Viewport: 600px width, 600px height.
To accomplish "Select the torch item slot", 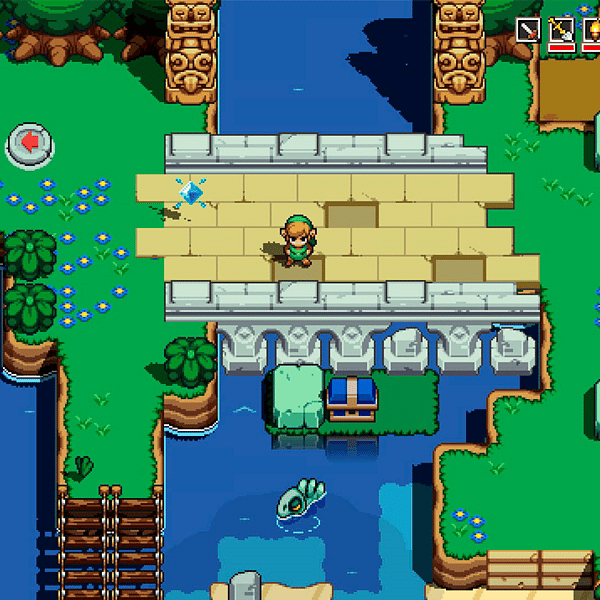I will 592,30.
